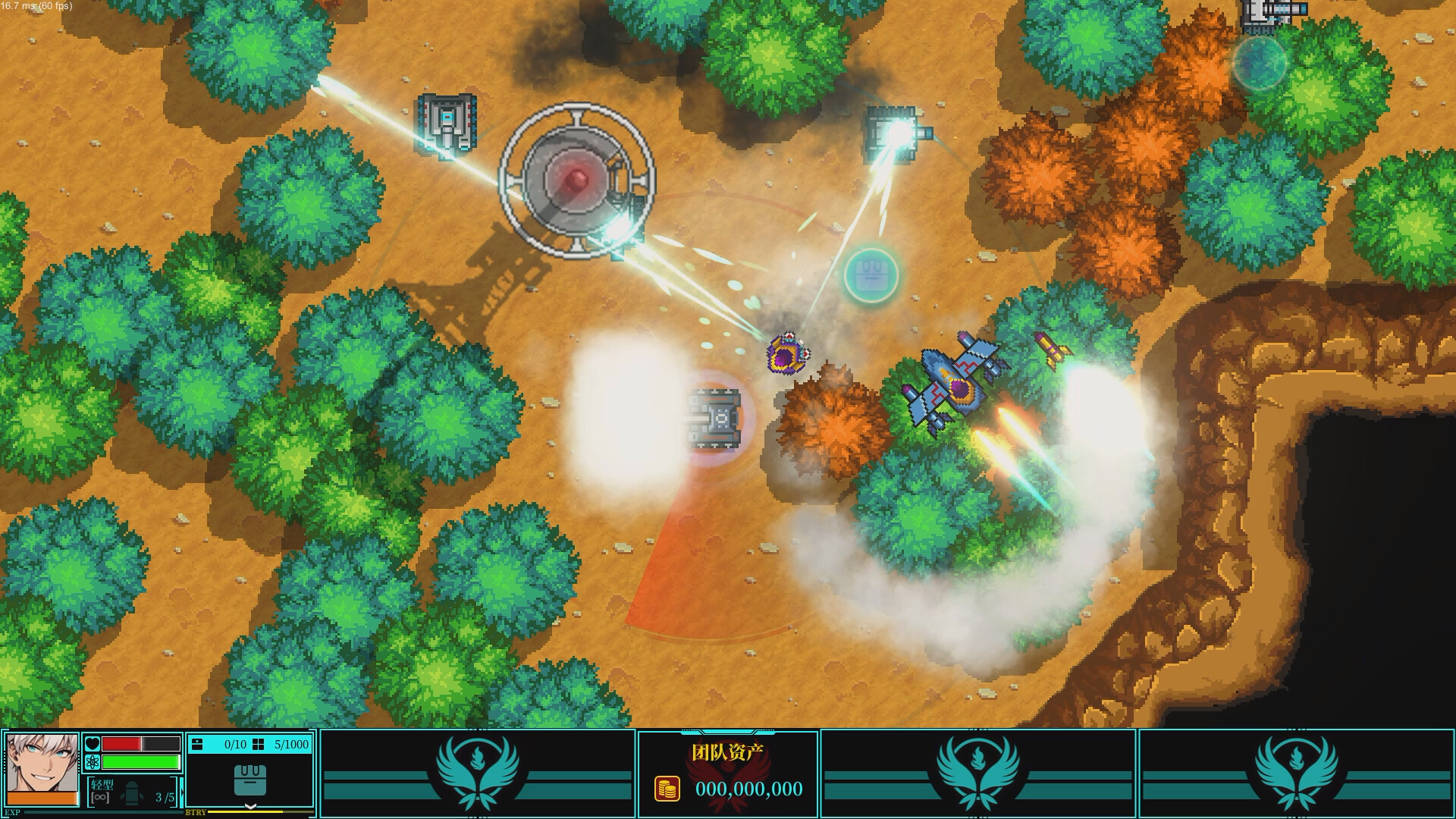Toggle the BTRY battery indicator
This screenshot has height=819, width=1456.
(x=196, y=813)
